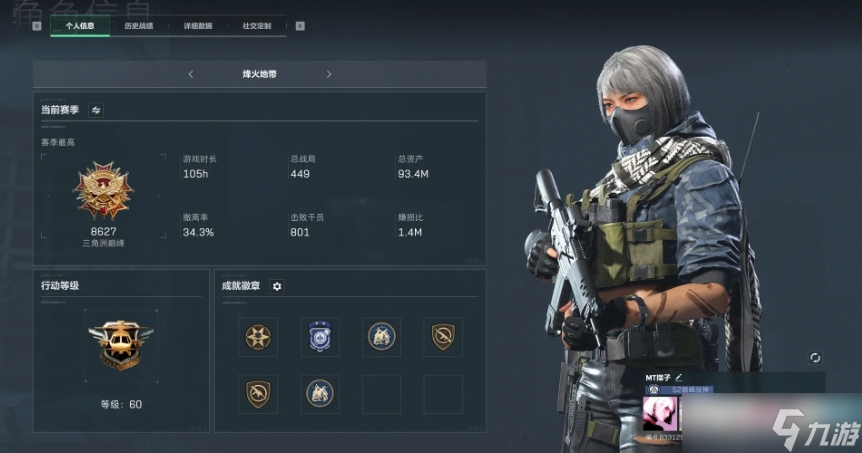This screenshot has height=453, width=862.
Task: Edit the player name MT擂子
Action: [x=691, y=375]
